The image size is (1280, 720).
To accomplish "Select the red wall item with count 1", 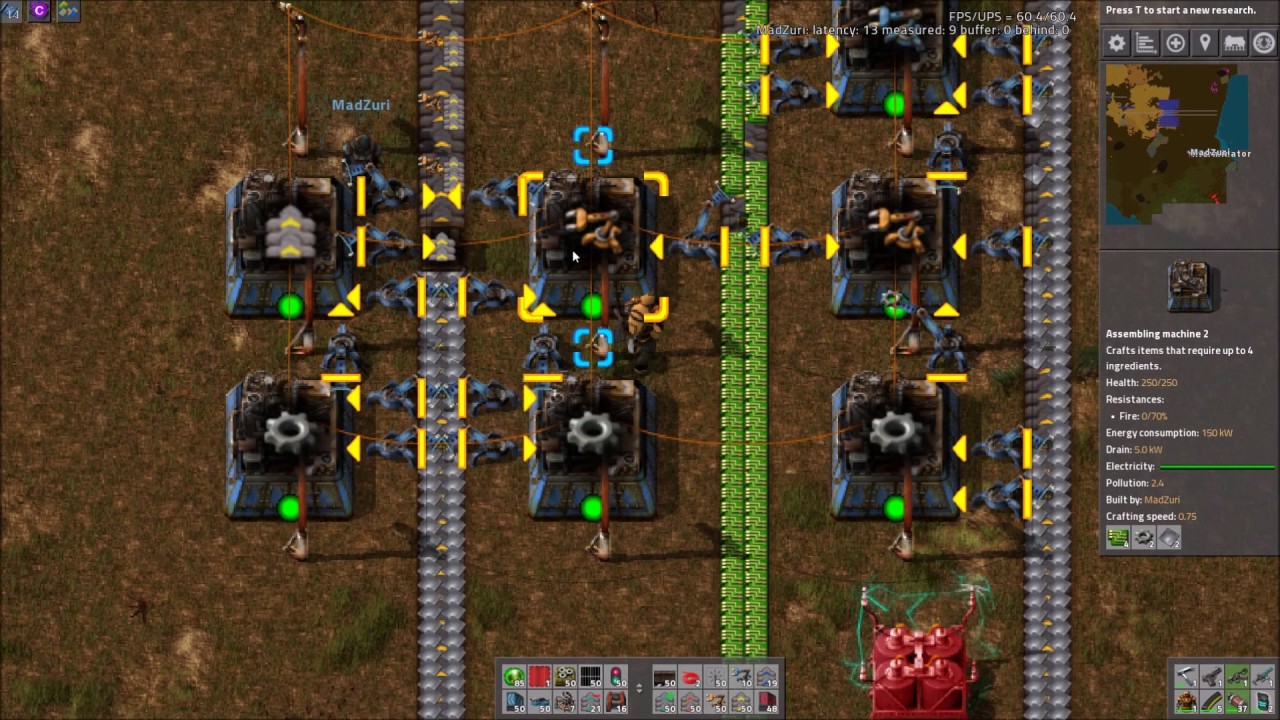I will pos(539,678).
